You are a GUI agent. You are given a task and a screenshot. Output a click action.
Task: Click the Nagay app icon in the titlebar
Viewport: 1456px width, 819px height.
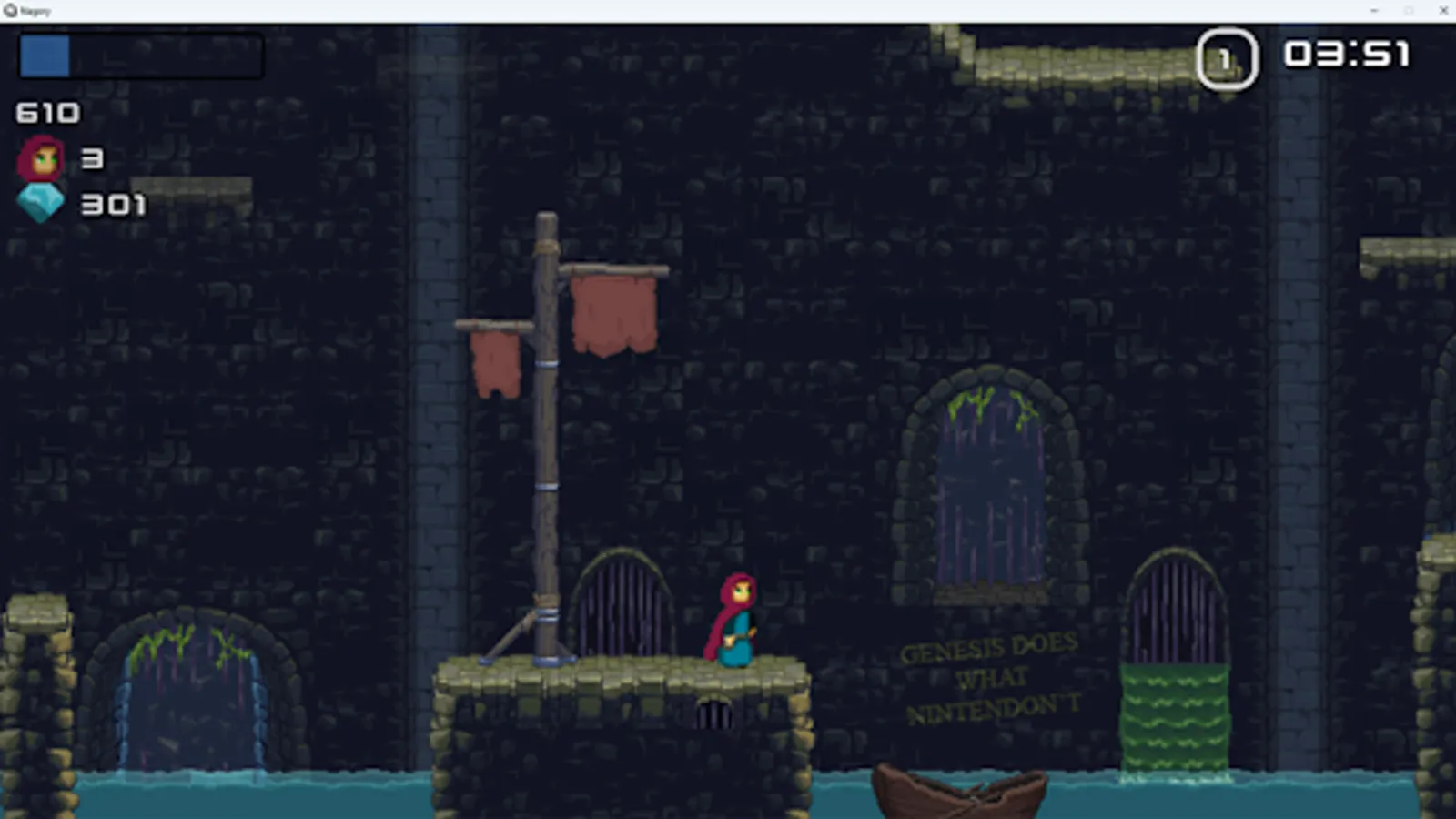[9, 10]
